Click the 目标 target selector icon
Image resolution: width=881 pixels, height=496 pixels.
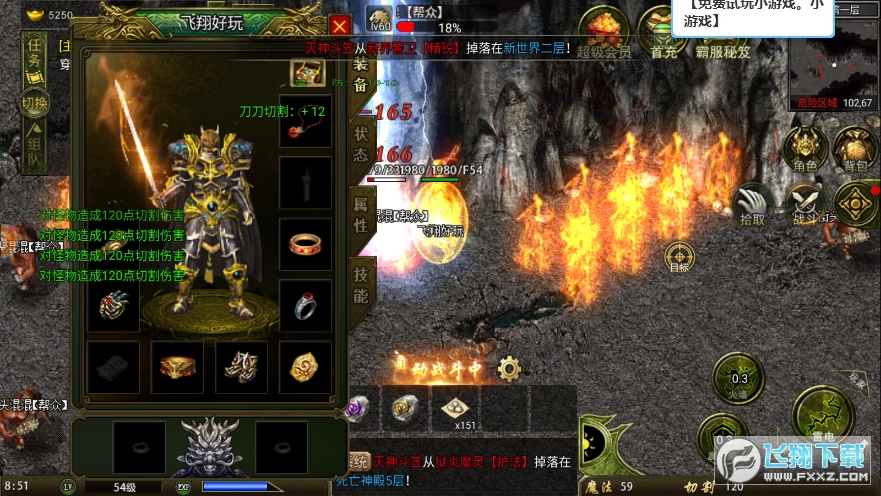(679, 257)
